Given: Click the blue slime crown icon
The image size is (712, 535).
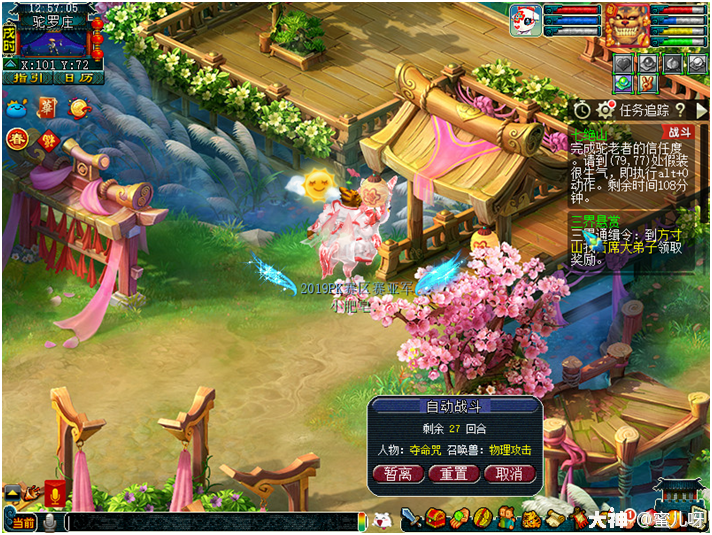Looking at the screenshot, I should [16, 107].
